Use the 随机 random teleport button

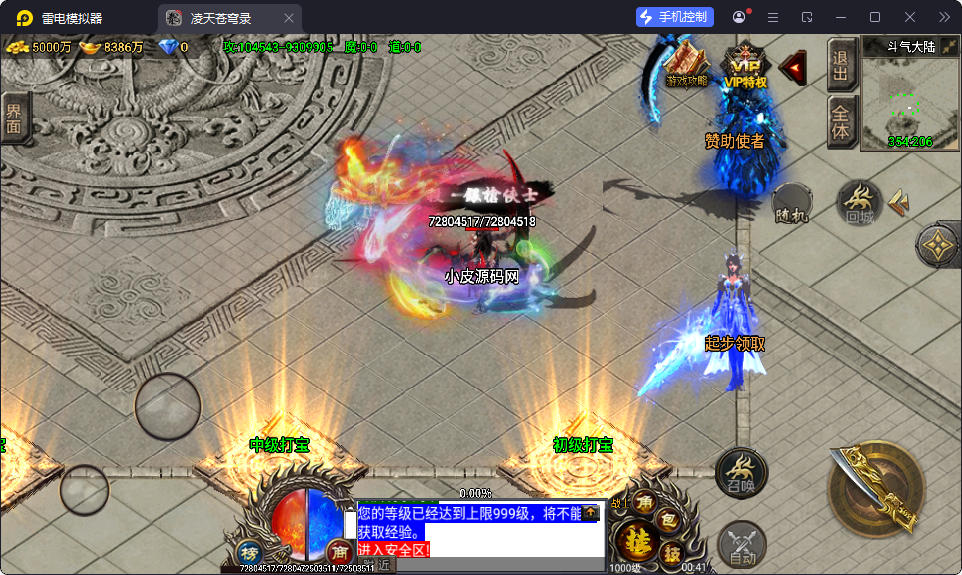click(791, 203)
